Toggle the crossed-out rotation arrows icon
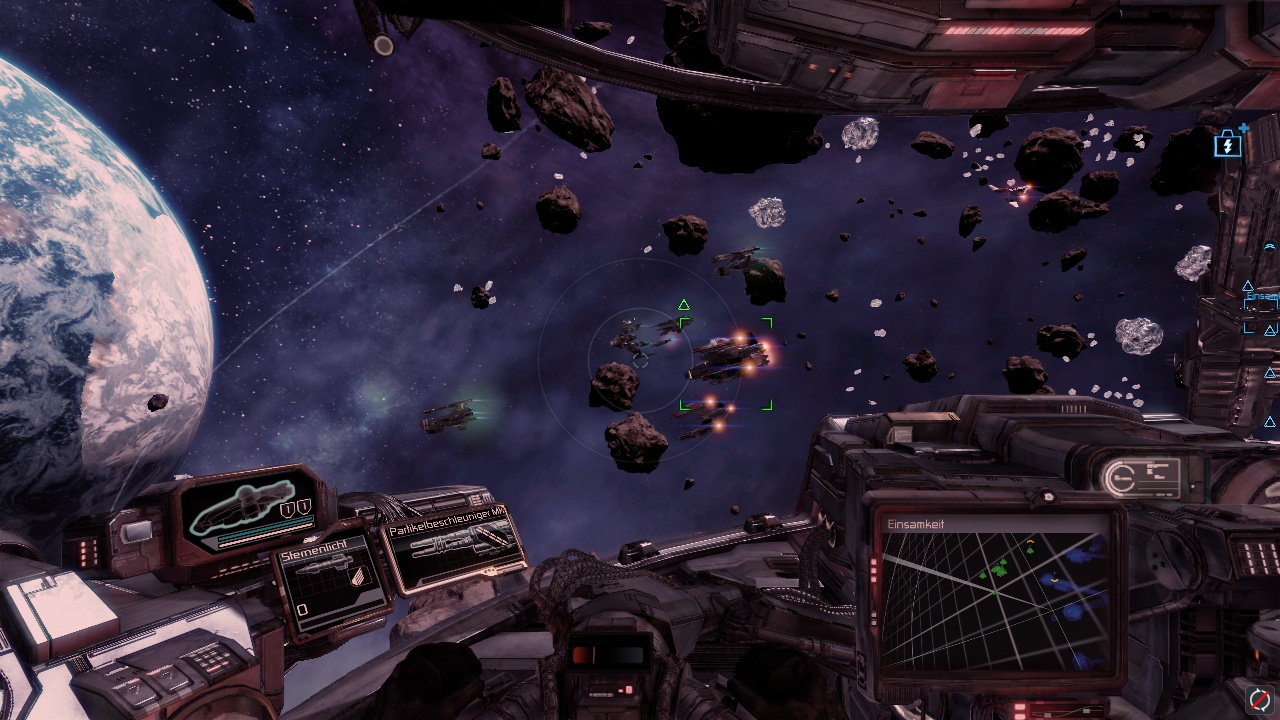Image resolution: width=1280 pixels, height=720 pixels. pos(1260,699)
